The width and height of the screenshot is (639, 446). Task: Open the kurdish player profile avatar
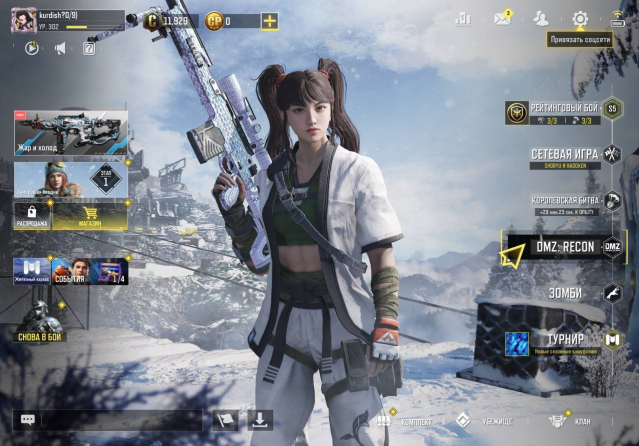23,21
